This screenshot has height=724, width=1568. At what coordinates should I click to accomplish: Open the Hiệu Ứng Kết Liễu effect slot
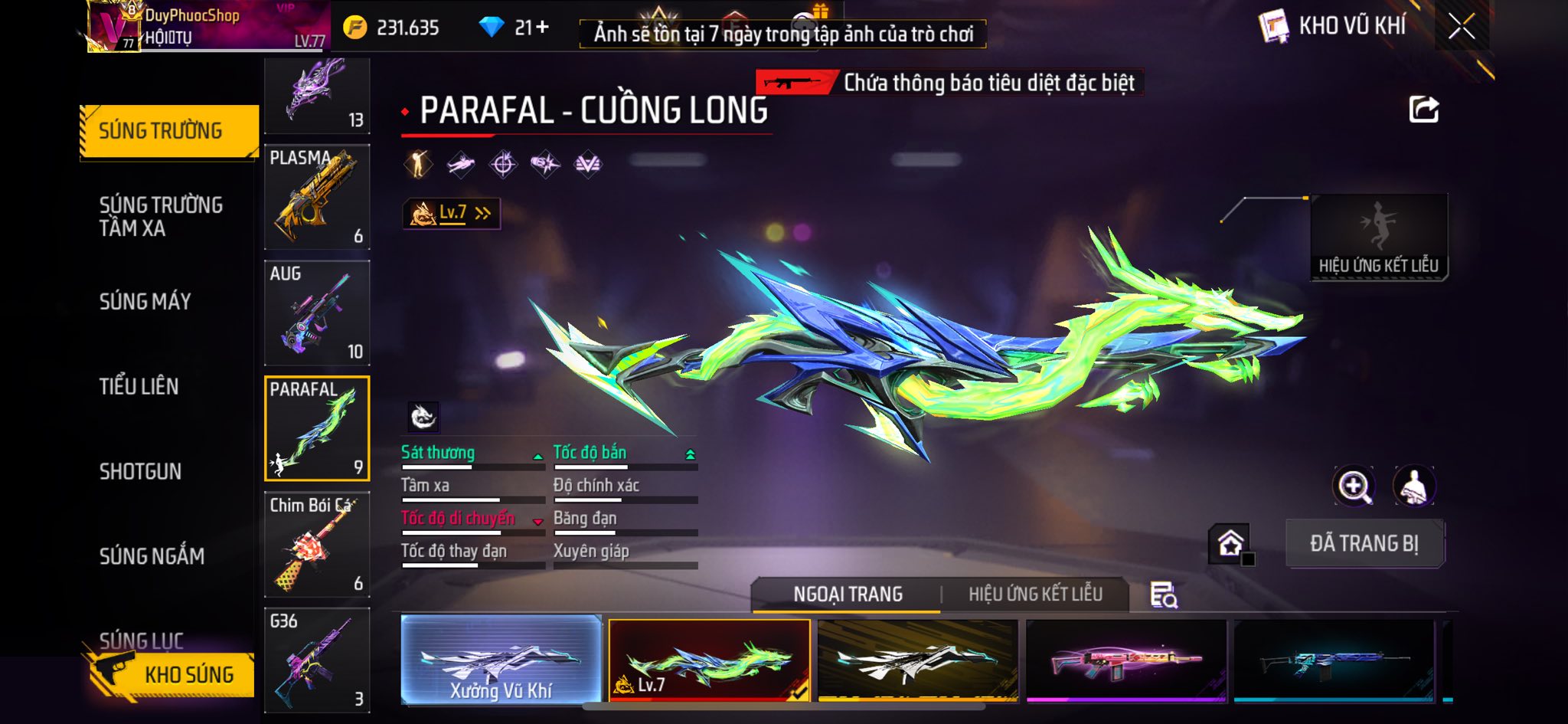(1379, 237)
